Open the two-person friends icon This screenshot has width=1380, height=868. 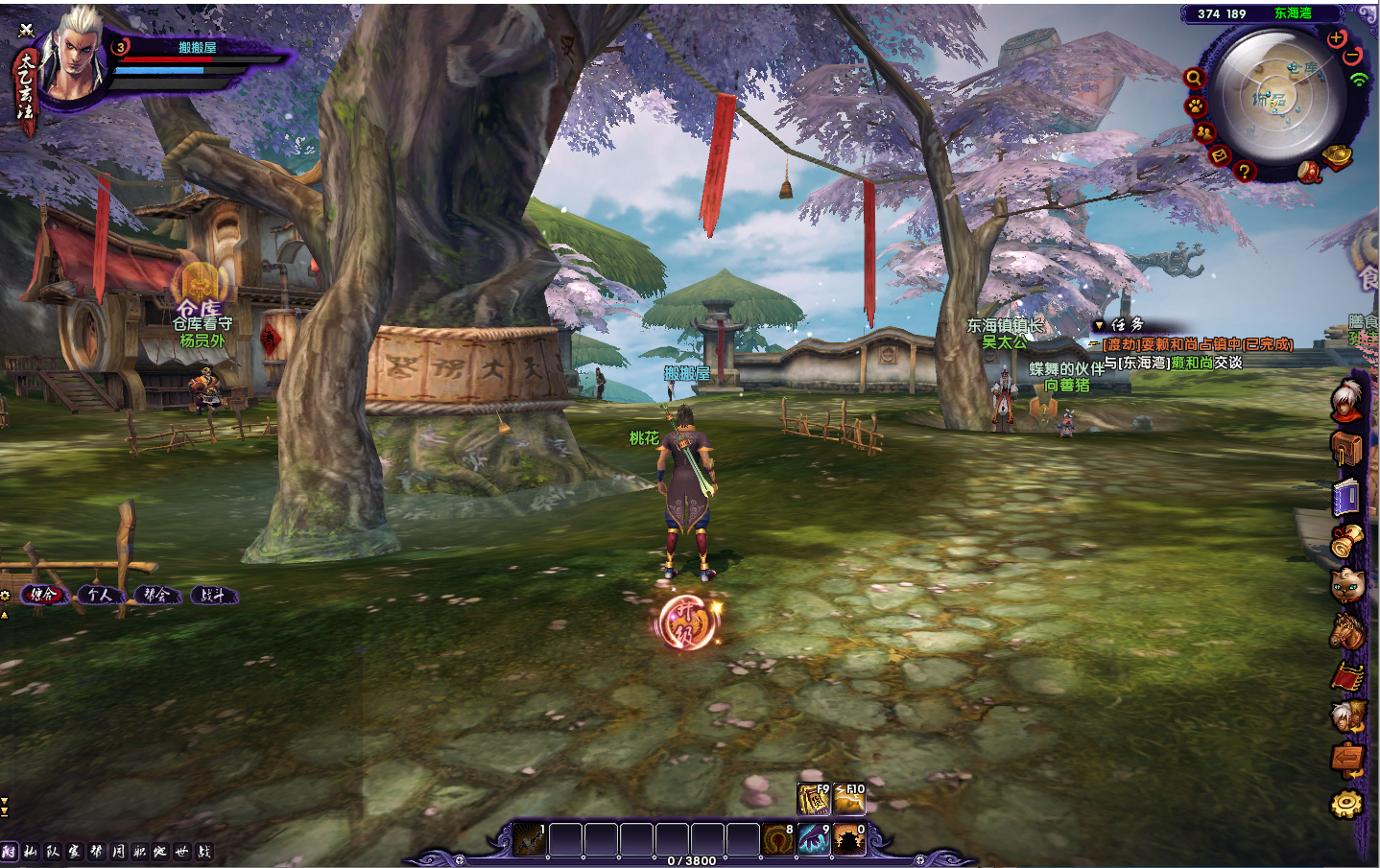point(1204,132)
